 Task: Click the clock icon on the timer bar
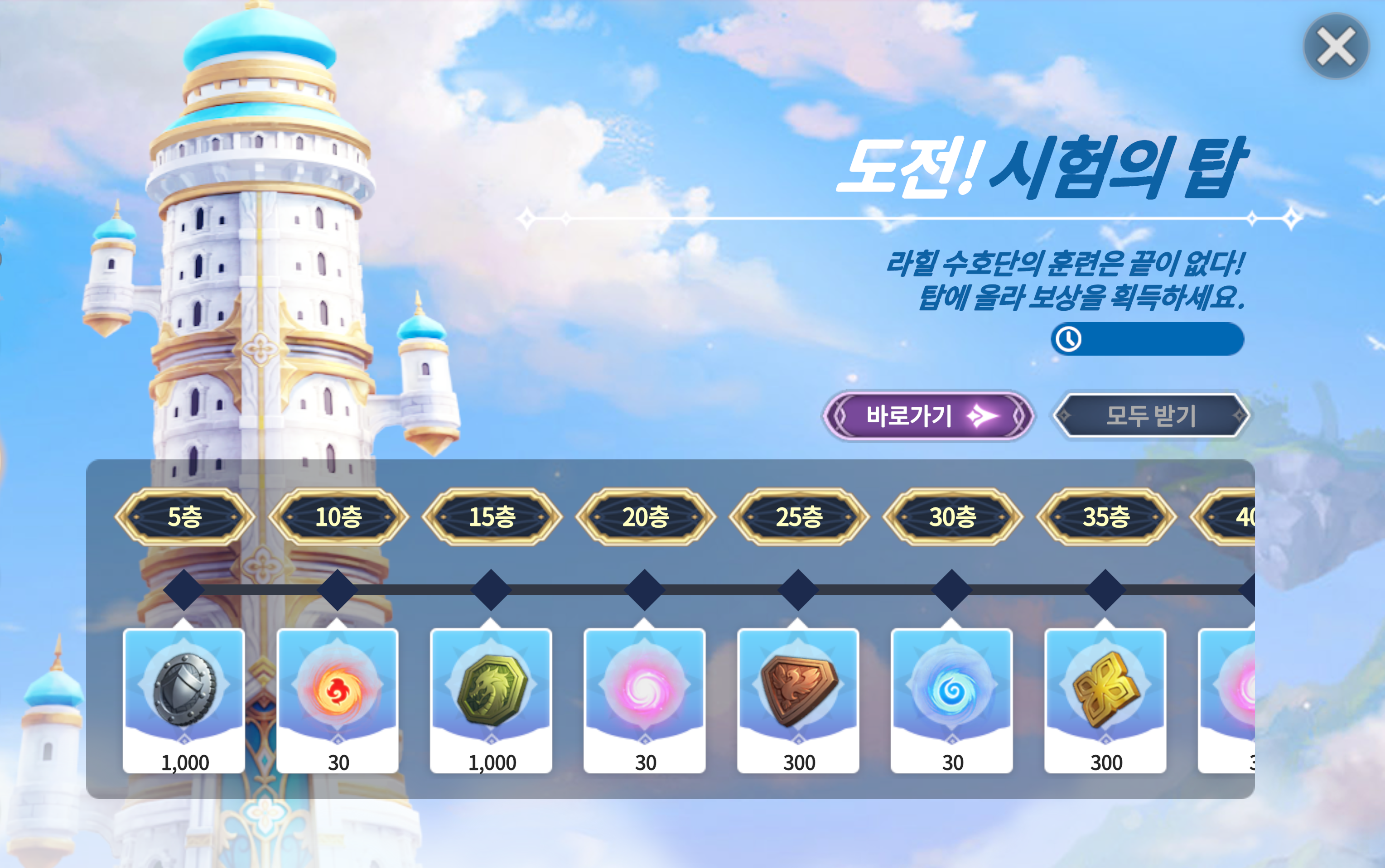[1069, 340]
